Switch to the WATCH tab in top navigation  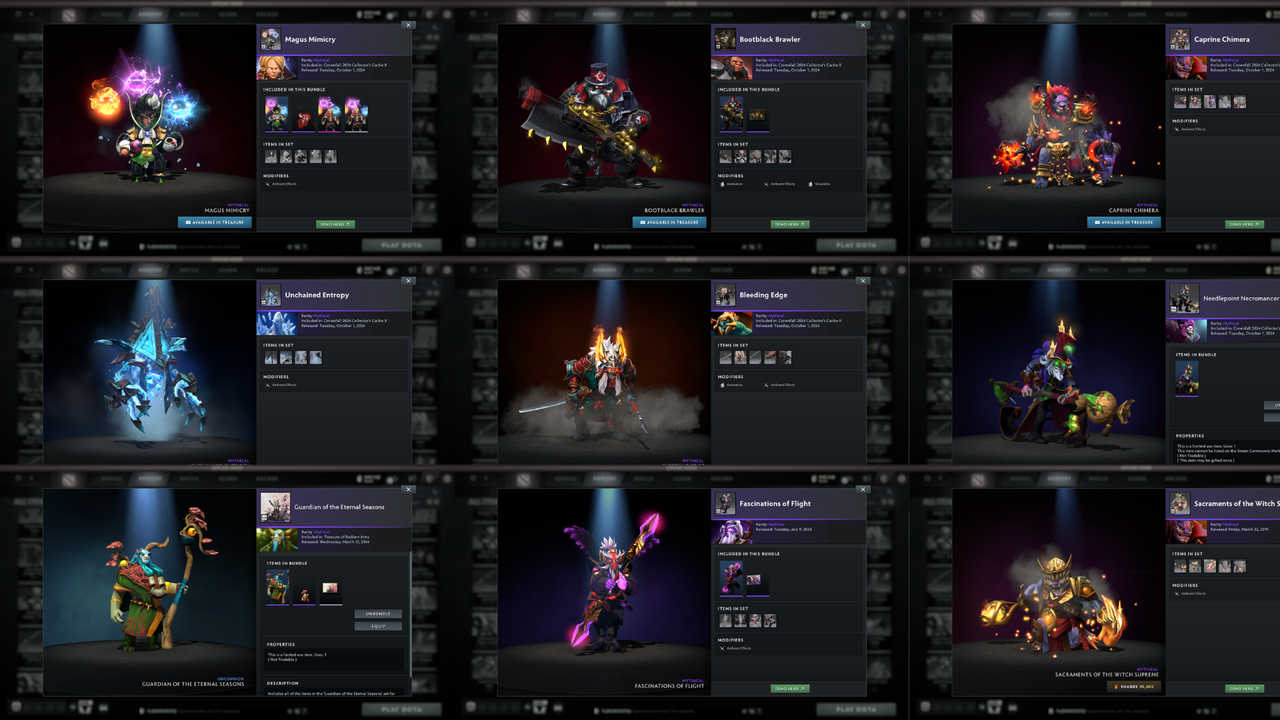[187, 15]
